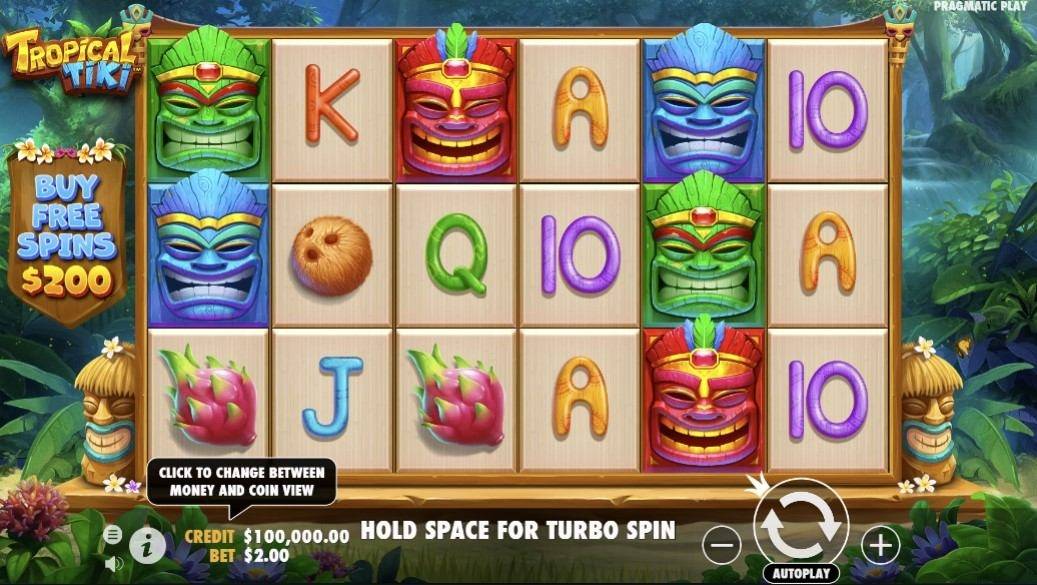Decrease the bet with the minus button
Viewport: 1037px width, 585px height.
pos(721,545)
